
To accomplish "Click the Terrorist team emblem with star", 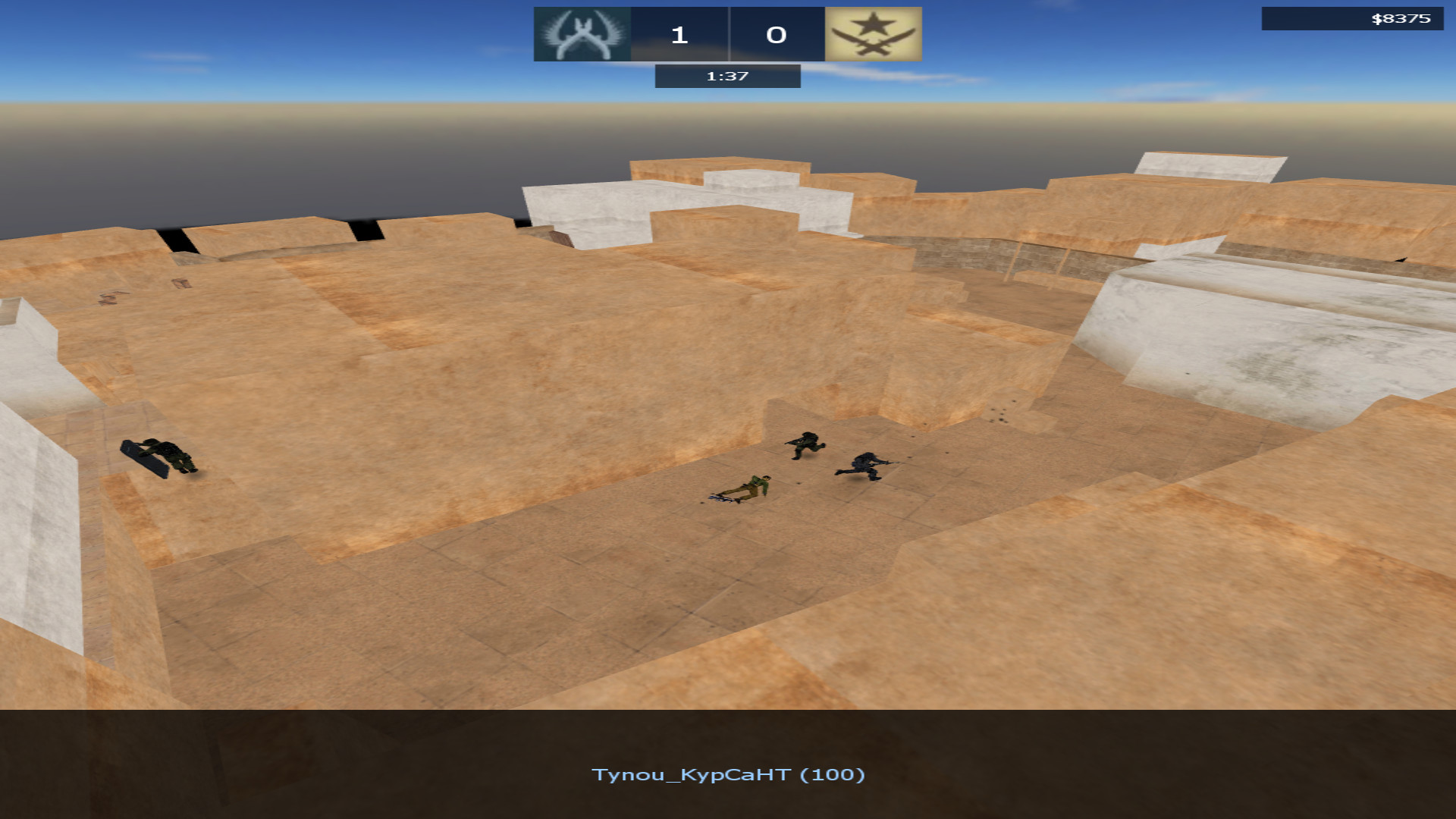I will [872, 34].
